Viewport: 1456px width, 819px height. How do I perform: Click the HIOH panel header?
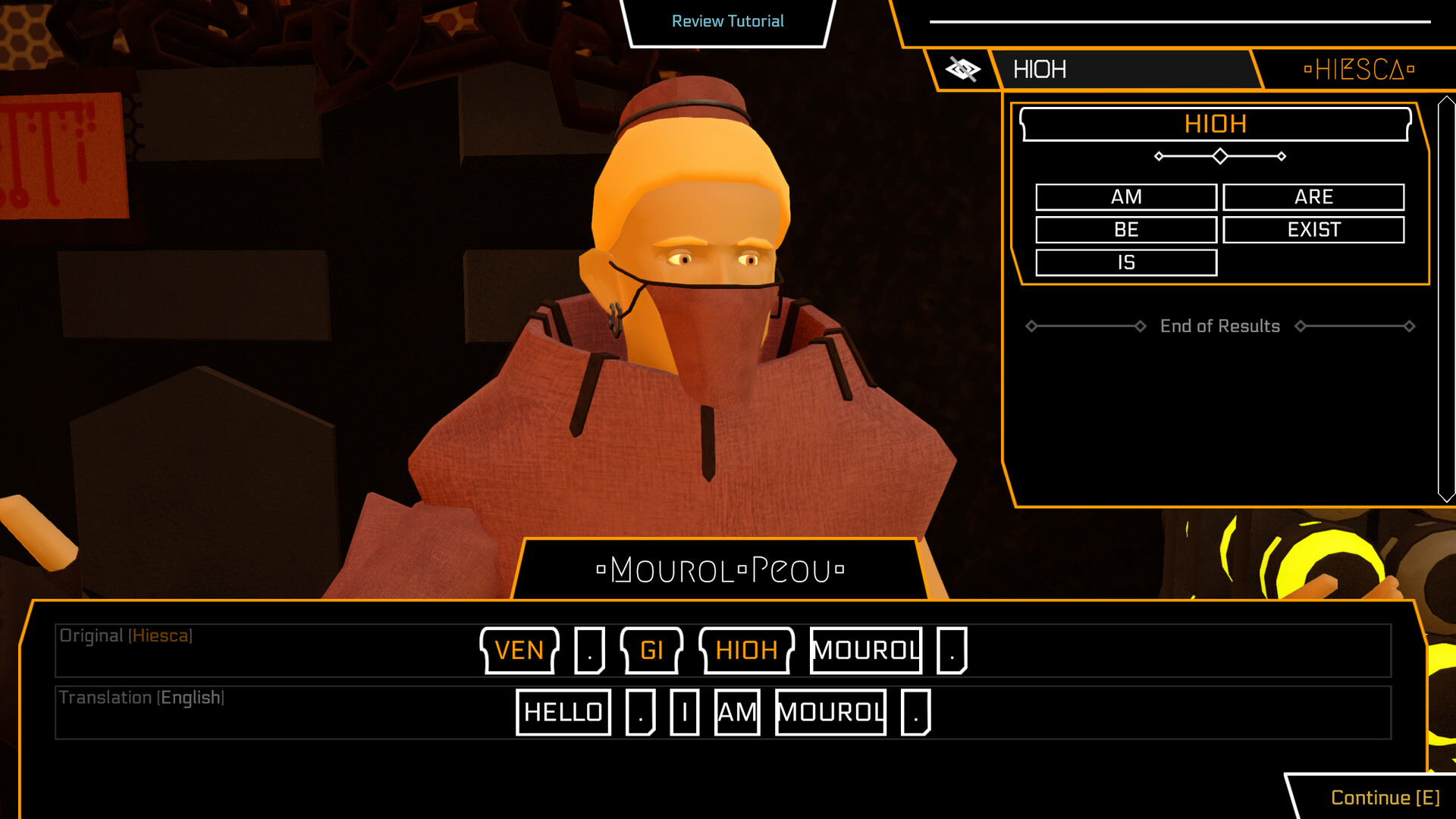(1217, 124)
